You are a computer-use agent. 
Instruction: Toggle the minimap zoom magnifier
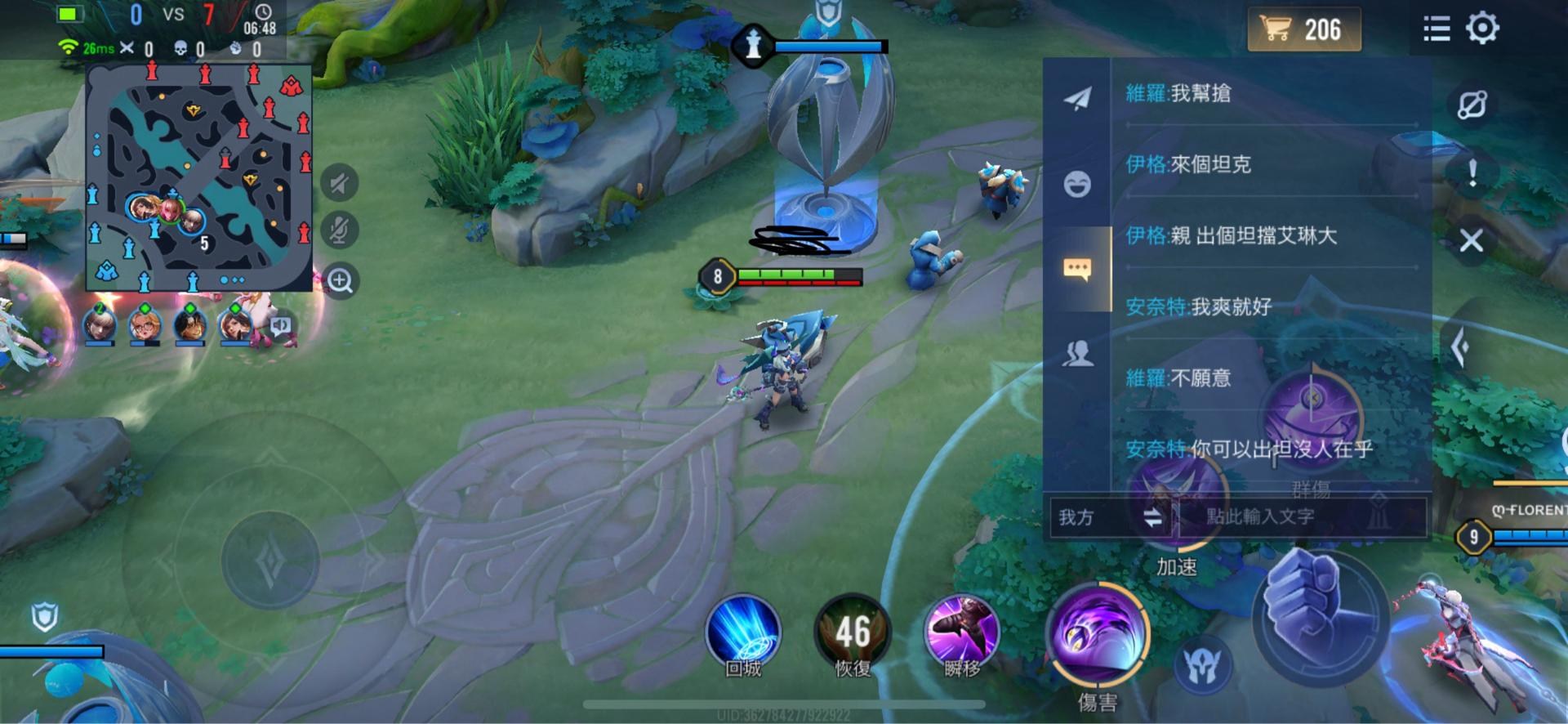(x=341, y=280)
